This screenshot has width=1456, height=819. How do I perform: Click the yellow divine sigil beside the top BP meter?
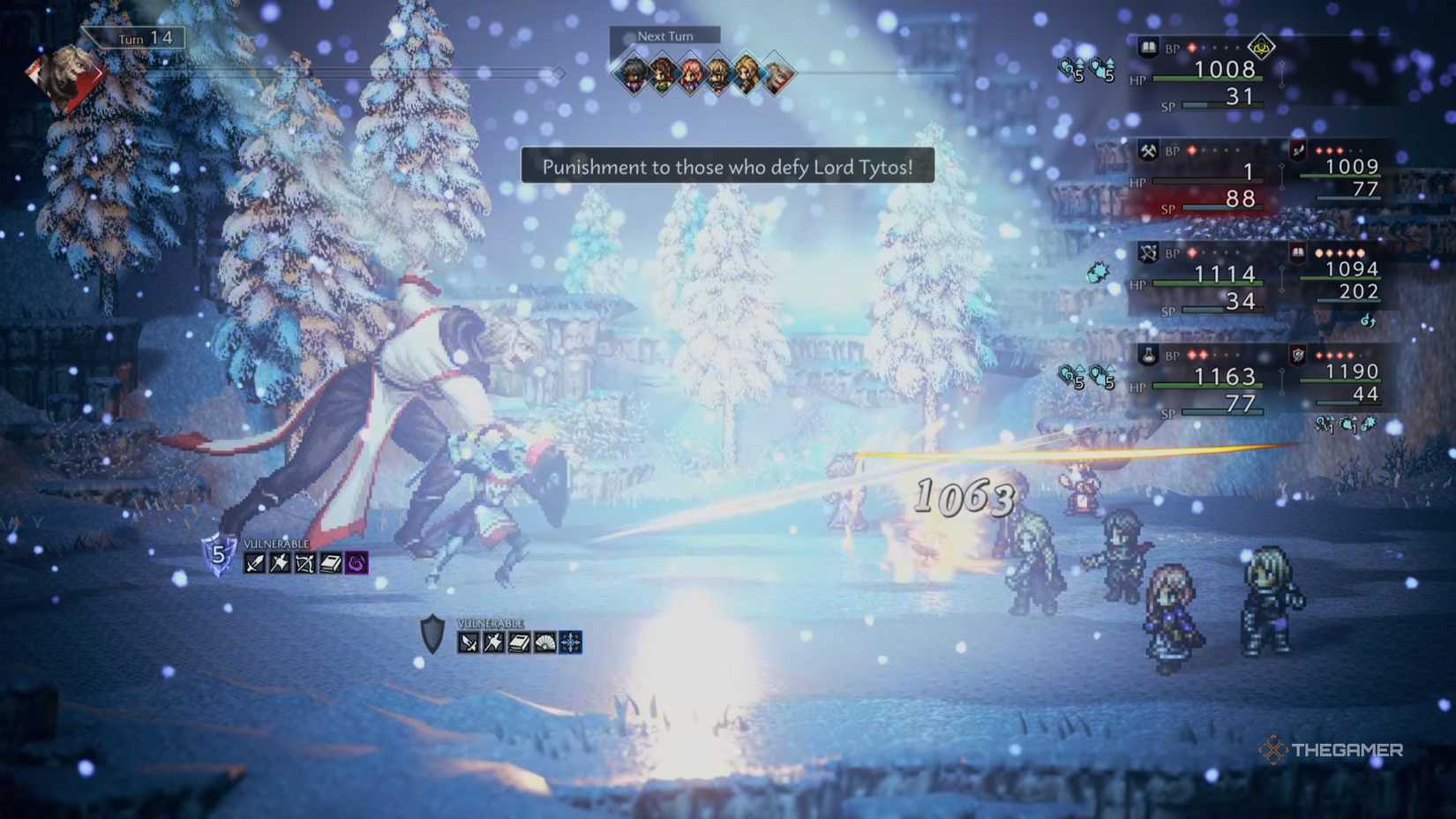[1261, 47]
